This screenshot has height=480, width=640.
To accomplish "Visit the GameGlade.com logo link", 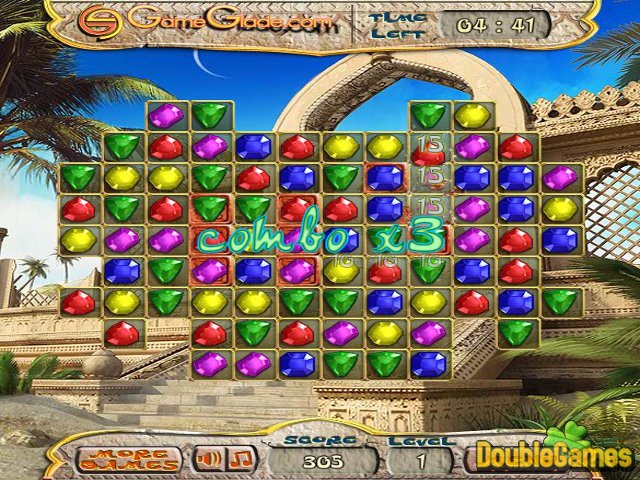I will [x=207, y=19].
